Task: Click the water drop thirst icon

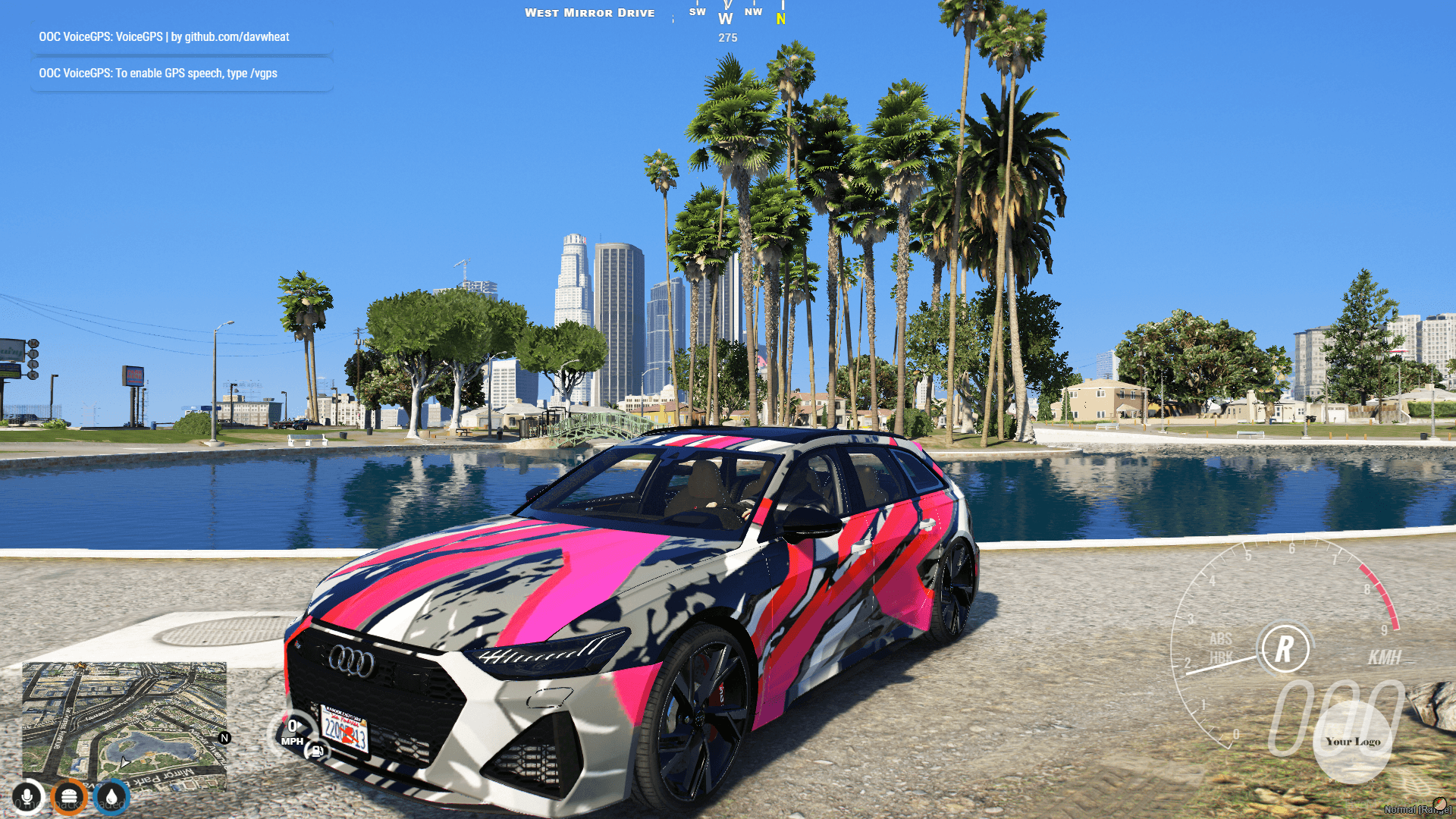Action: (x=112, y=796)
